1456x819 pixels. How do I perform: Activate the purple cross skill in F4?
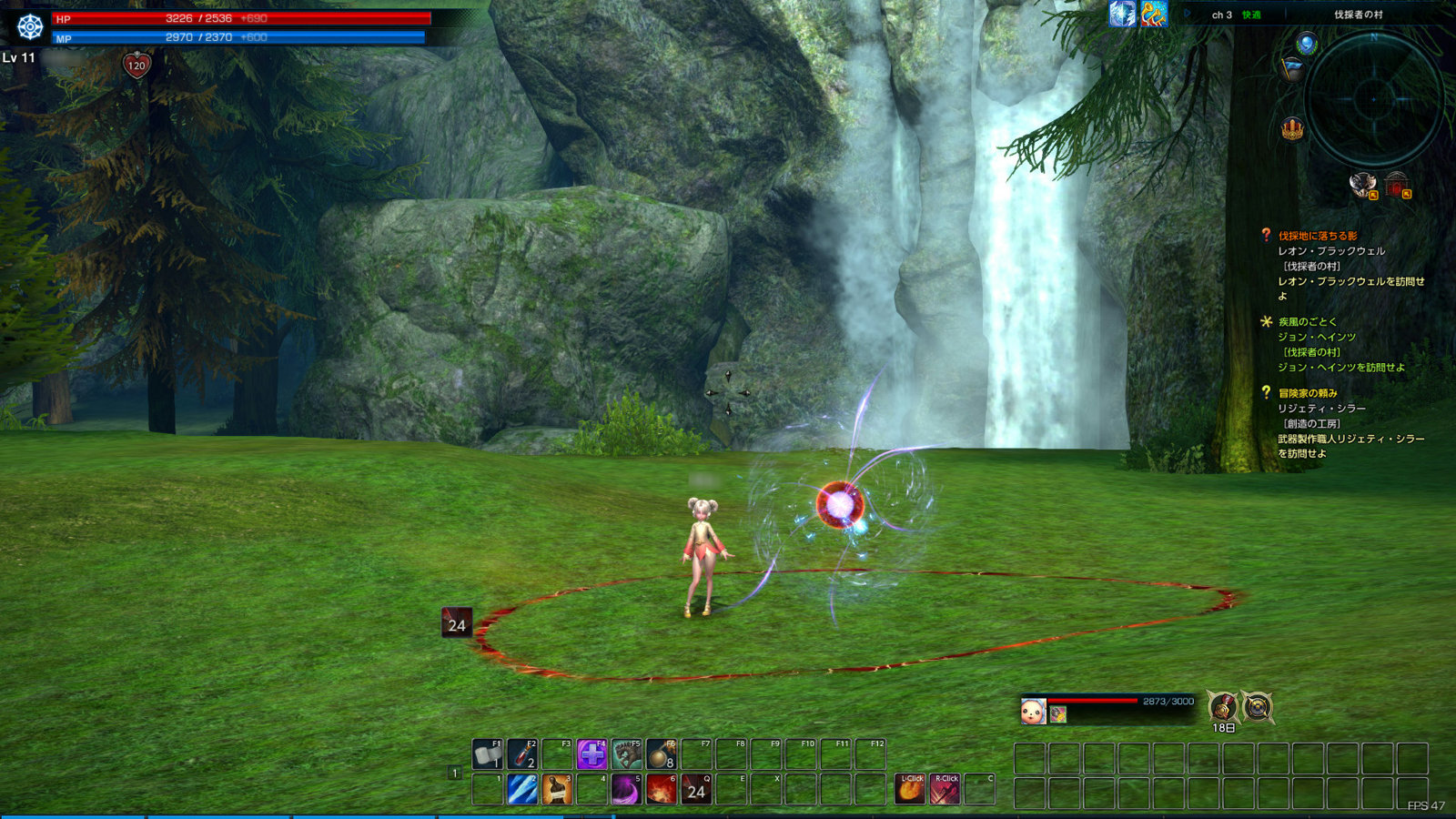[591, 754]
